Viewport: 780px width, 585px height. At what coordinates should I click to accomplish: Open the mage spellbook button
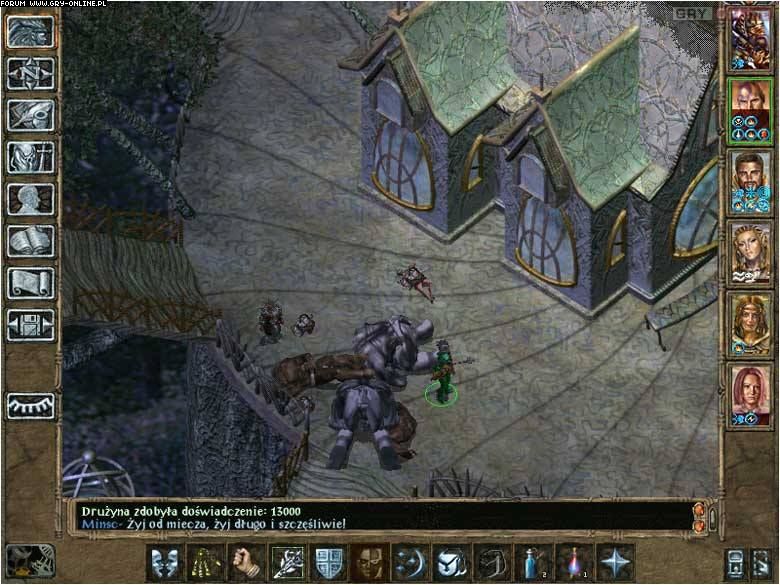[31, 241]
